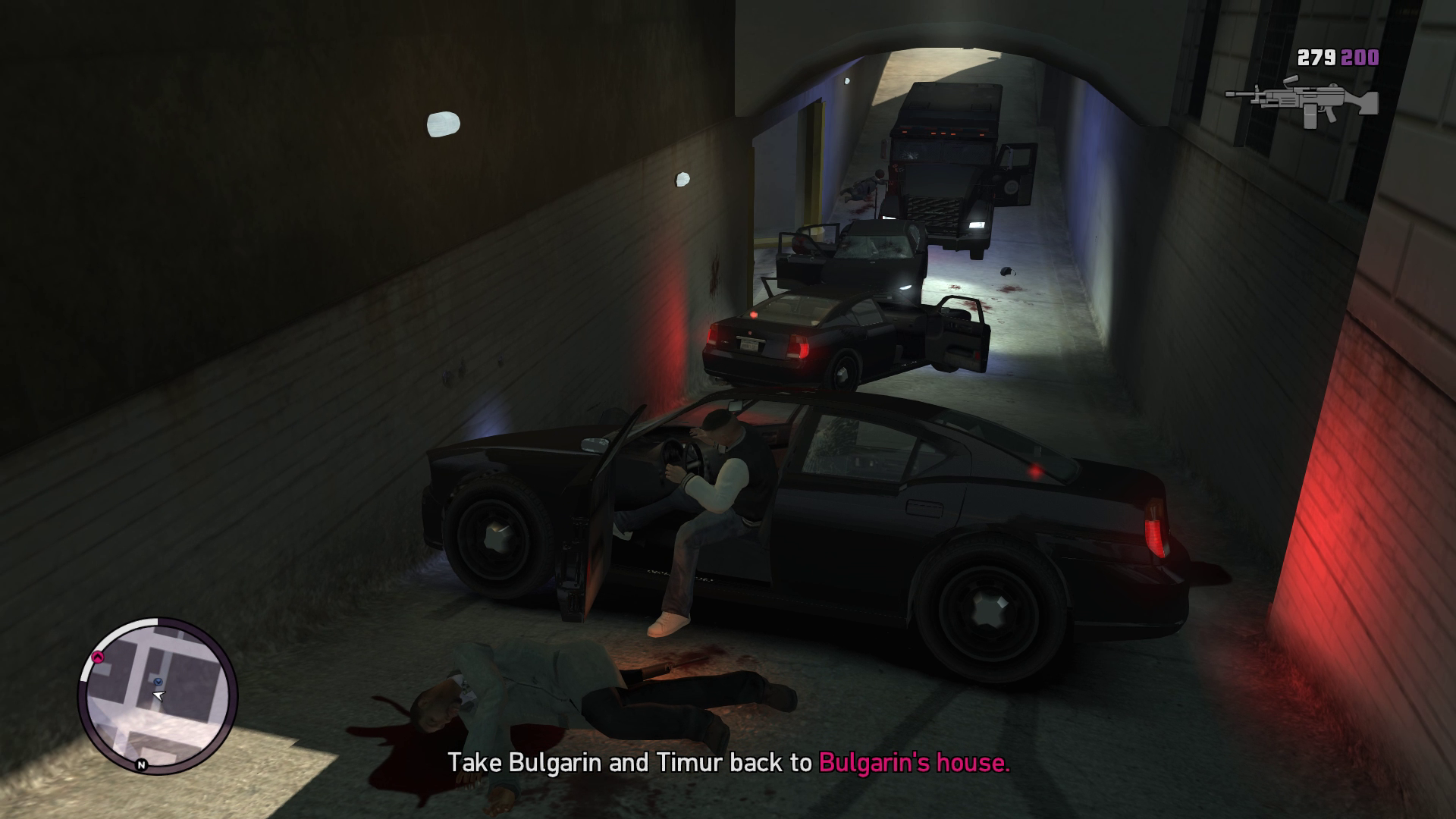Image resolution: width=1456 pixels, height=819 pixels.
Task: Select the pink destination marker on radar
Action: (x=98, y=657)
